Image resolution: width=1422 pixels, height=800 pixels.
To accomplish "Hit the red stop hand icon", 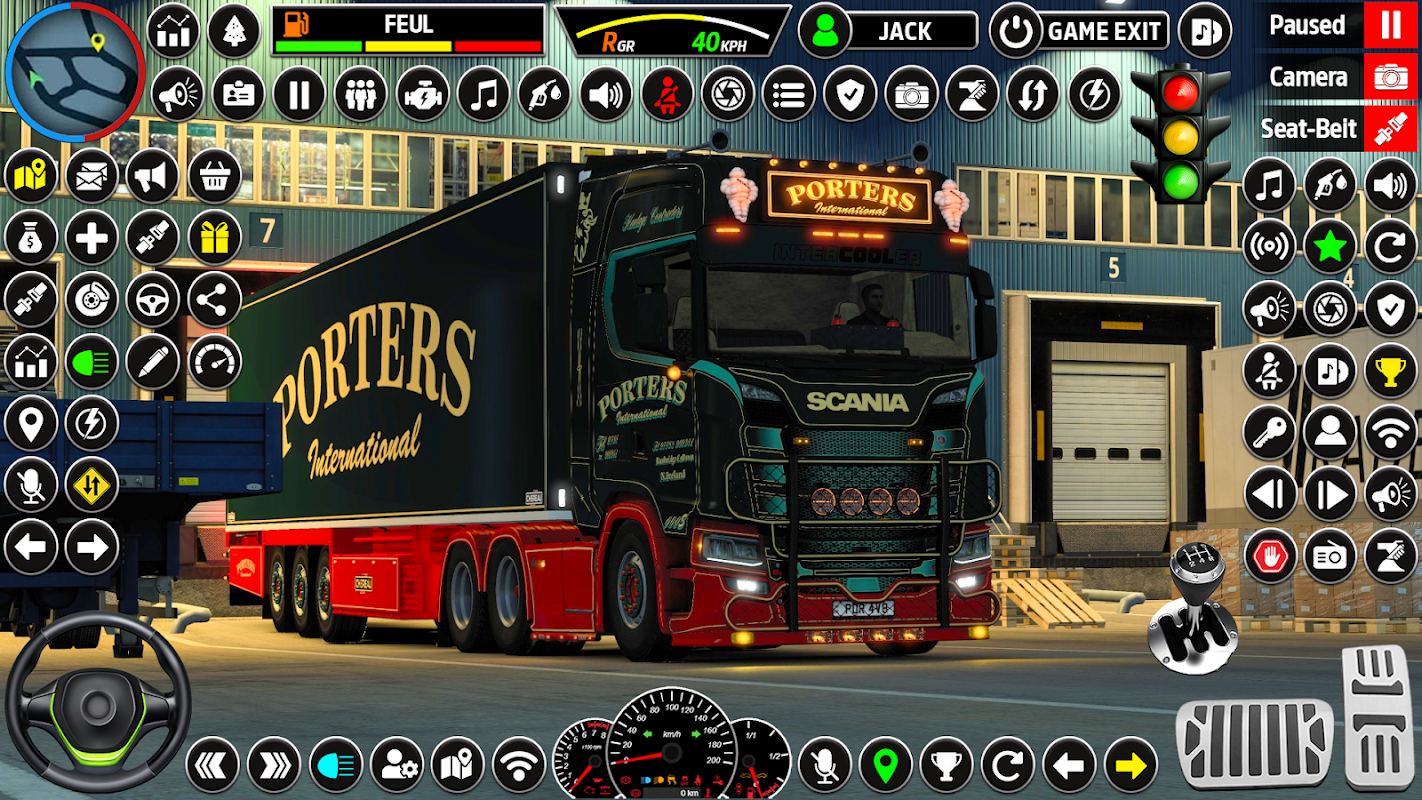I will click(1269, 556).
